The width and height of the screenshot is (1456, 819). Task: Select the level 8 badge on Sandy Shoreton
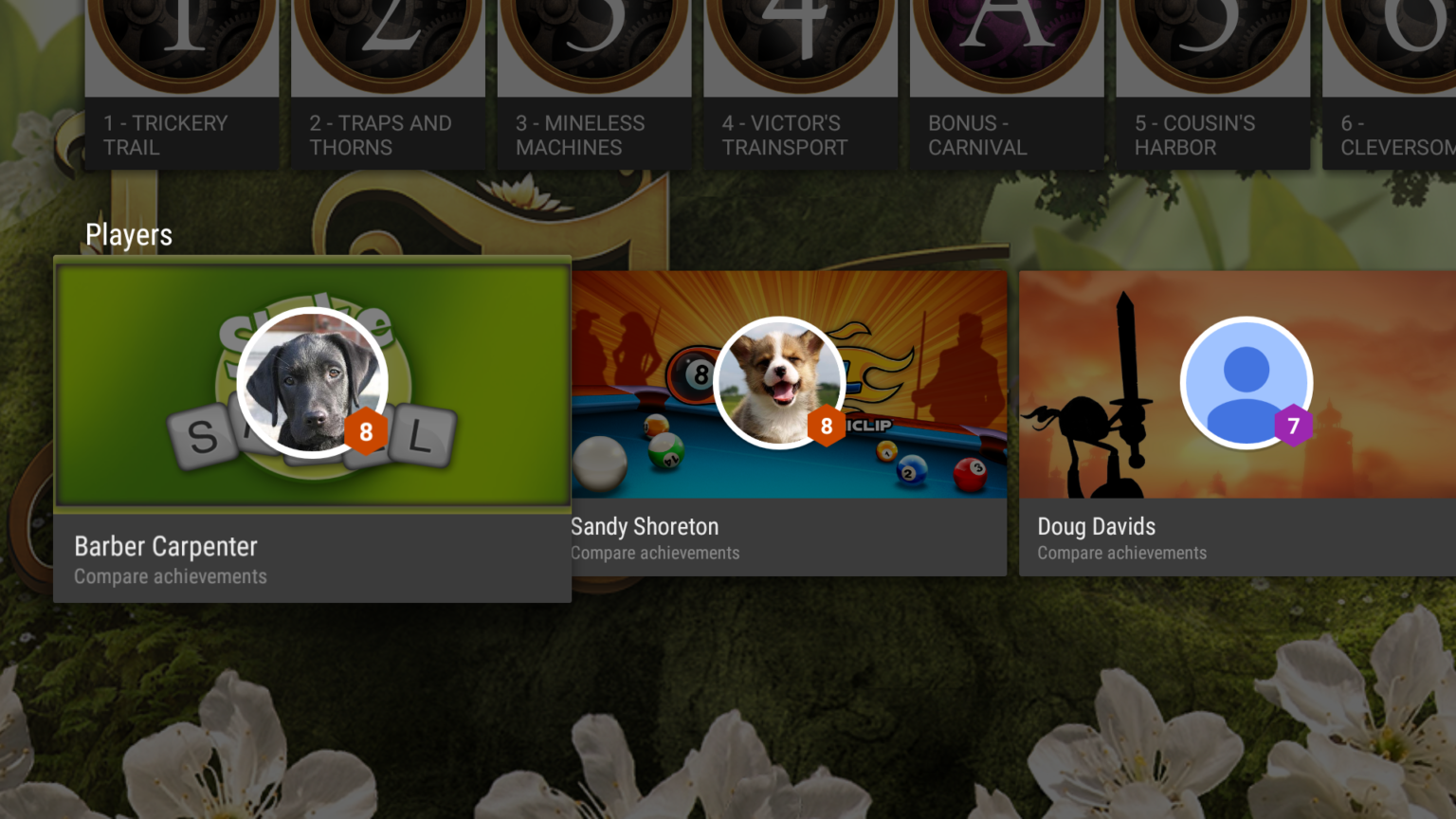(x=826, y=426)
